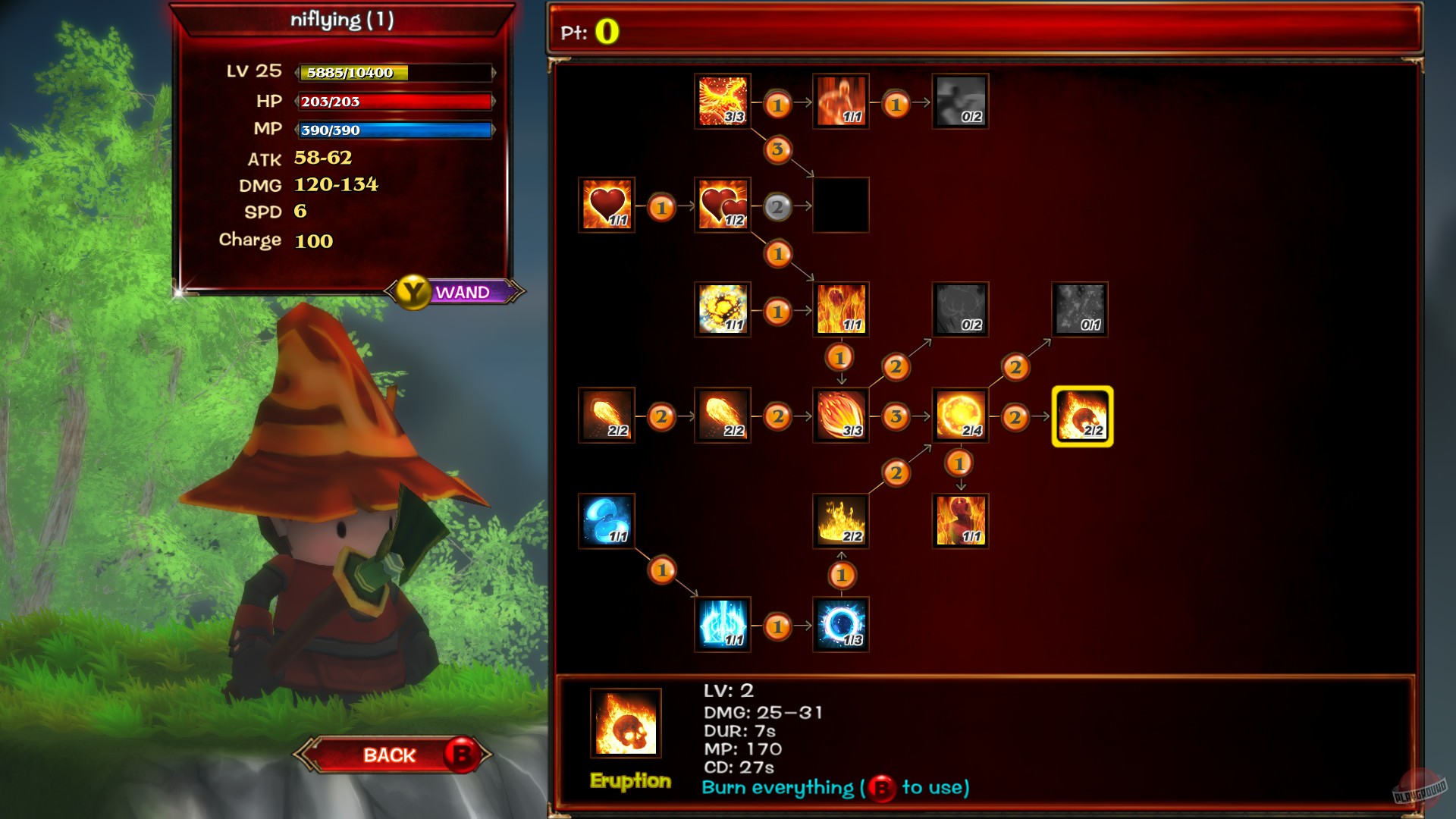Select the first comet skill ranked 2/2

point(605,414)
